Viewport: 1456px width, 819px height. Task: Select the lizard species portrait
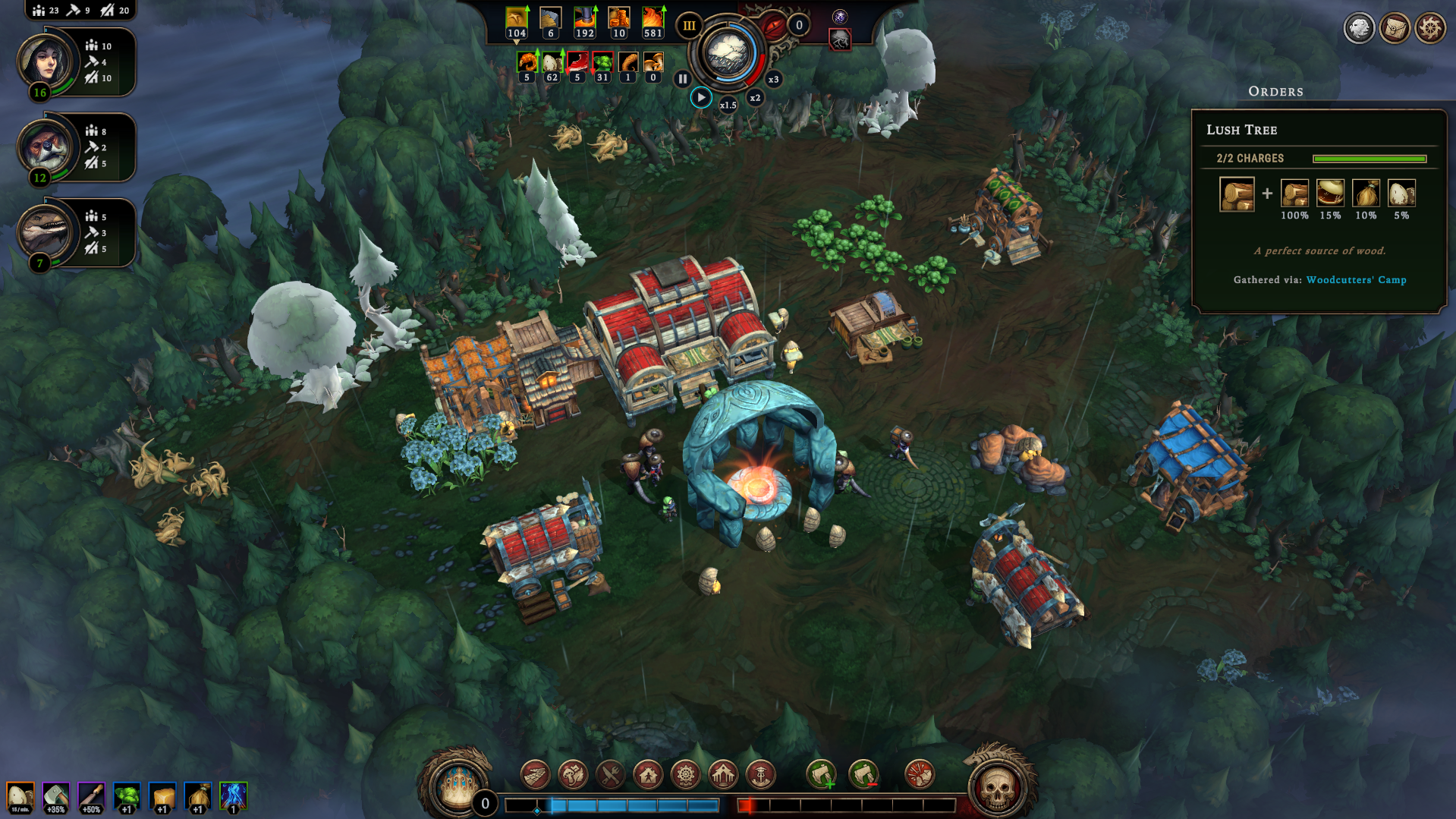click(46, 232)
